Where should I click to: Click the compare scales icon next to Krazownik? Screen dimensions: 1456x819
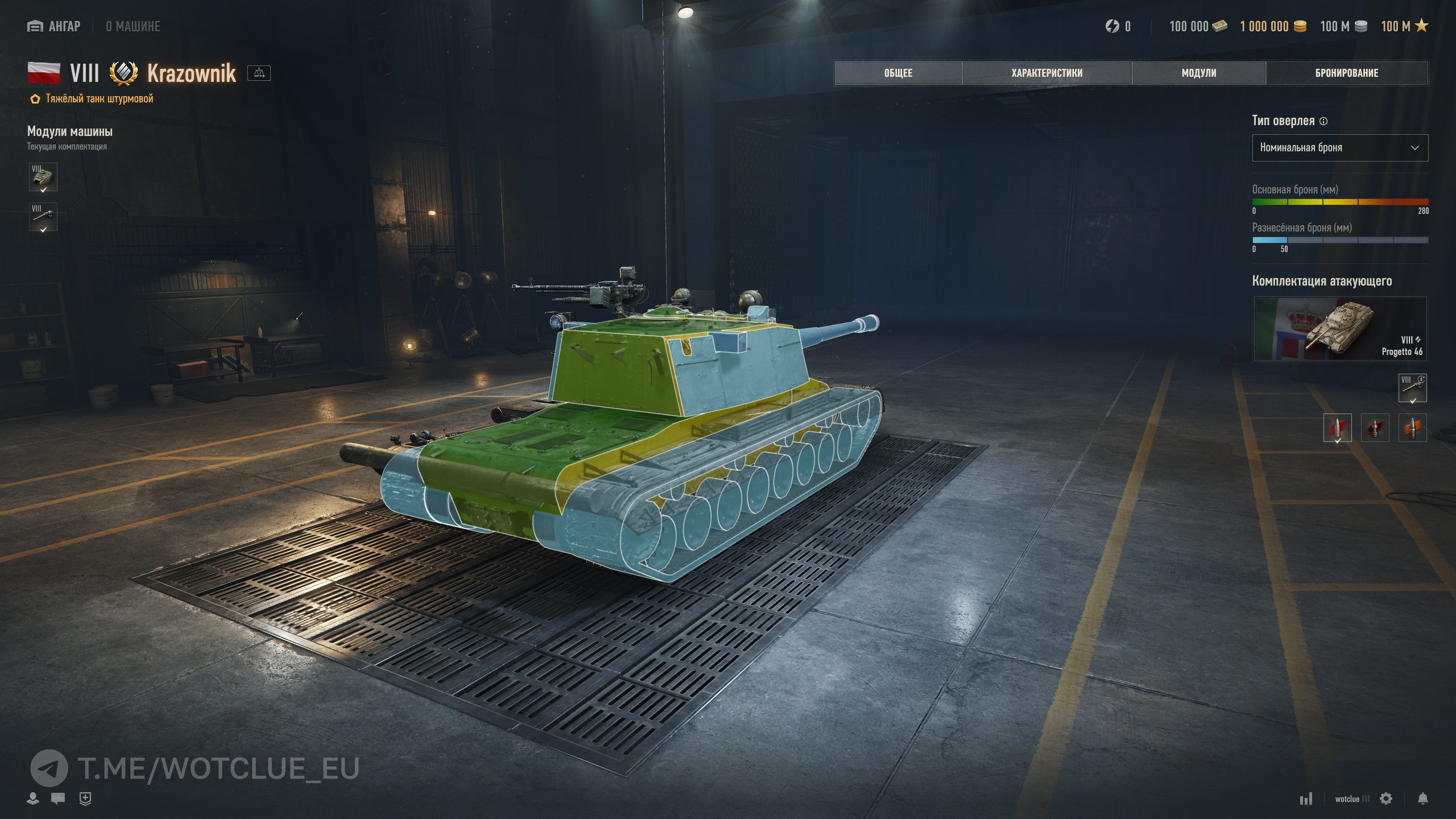point(259,73)
